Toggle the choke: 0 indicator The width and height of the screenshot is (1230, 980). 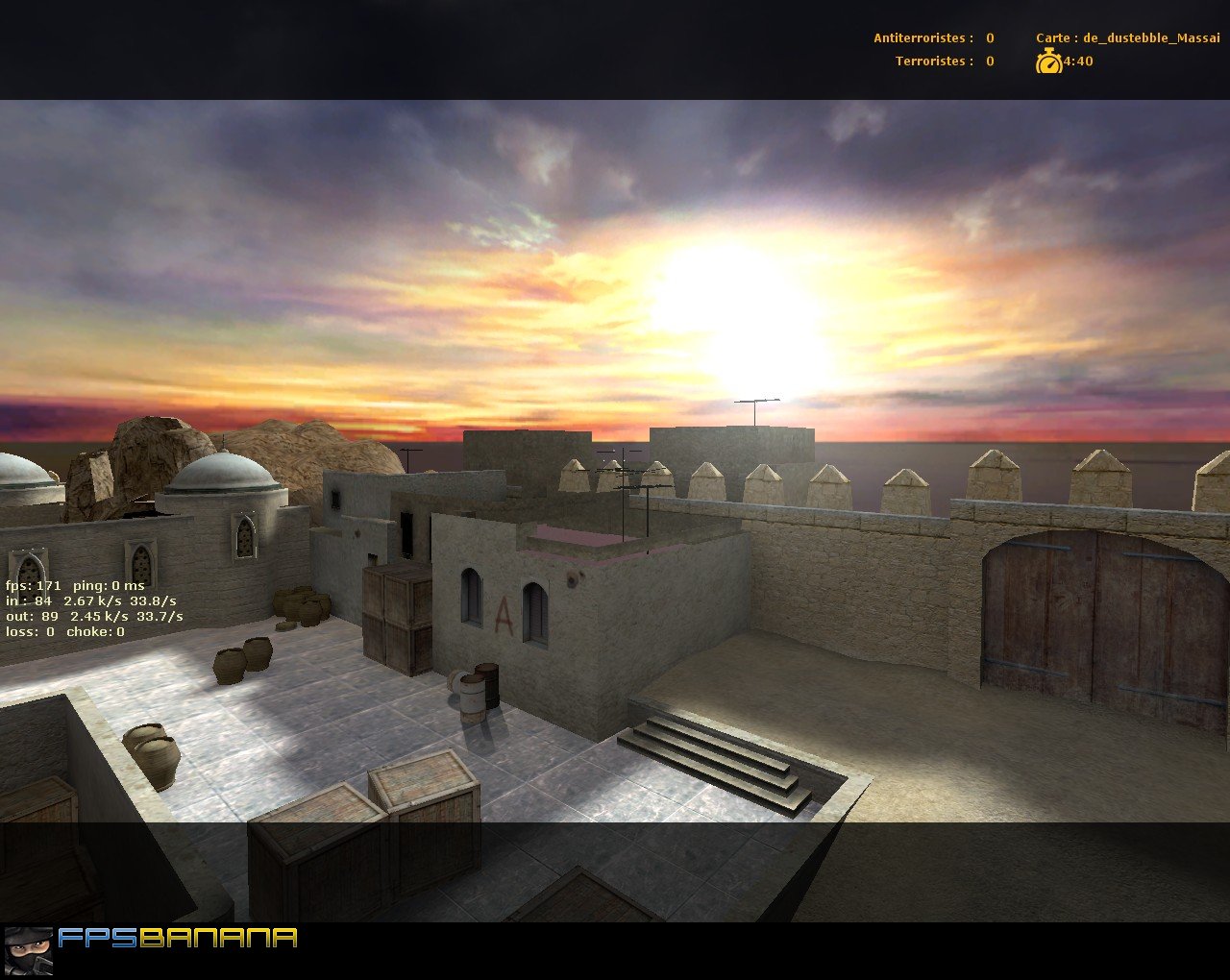coord(94,632)
